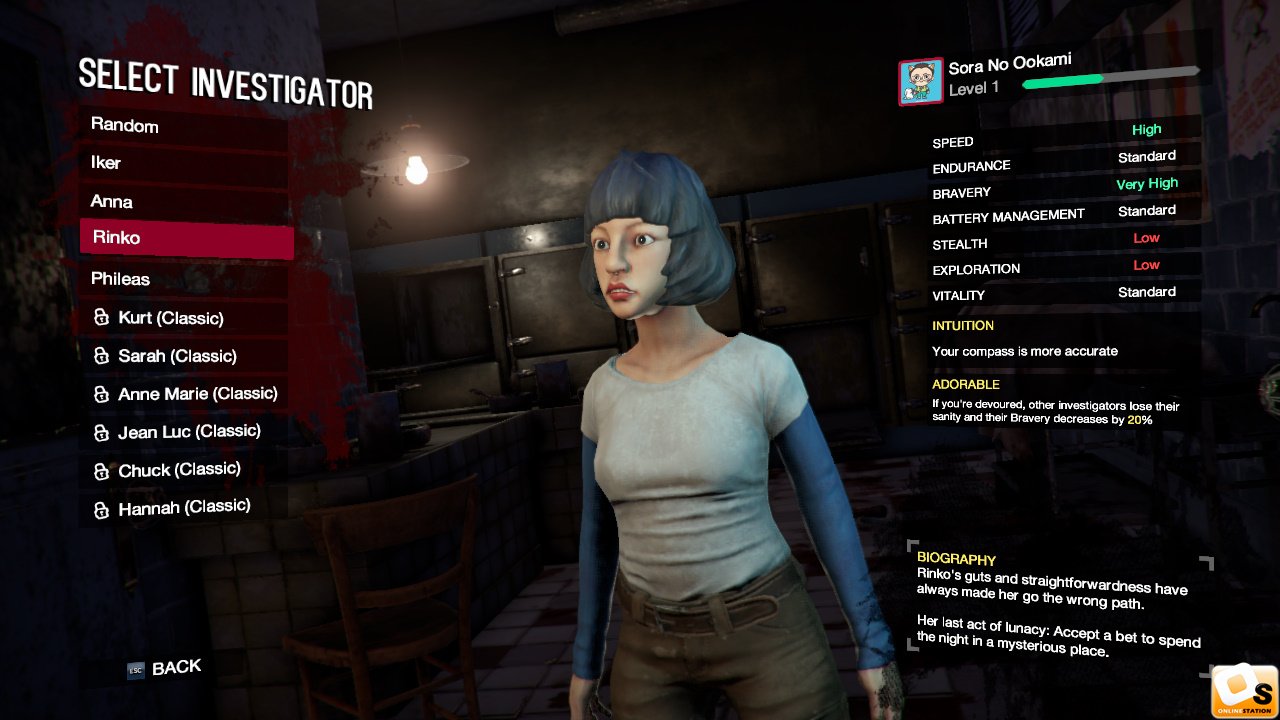Click the locked Sarah (Classic) investigator
The height and width of the screenshot is (720, 1280).
[x=185, y=356]
